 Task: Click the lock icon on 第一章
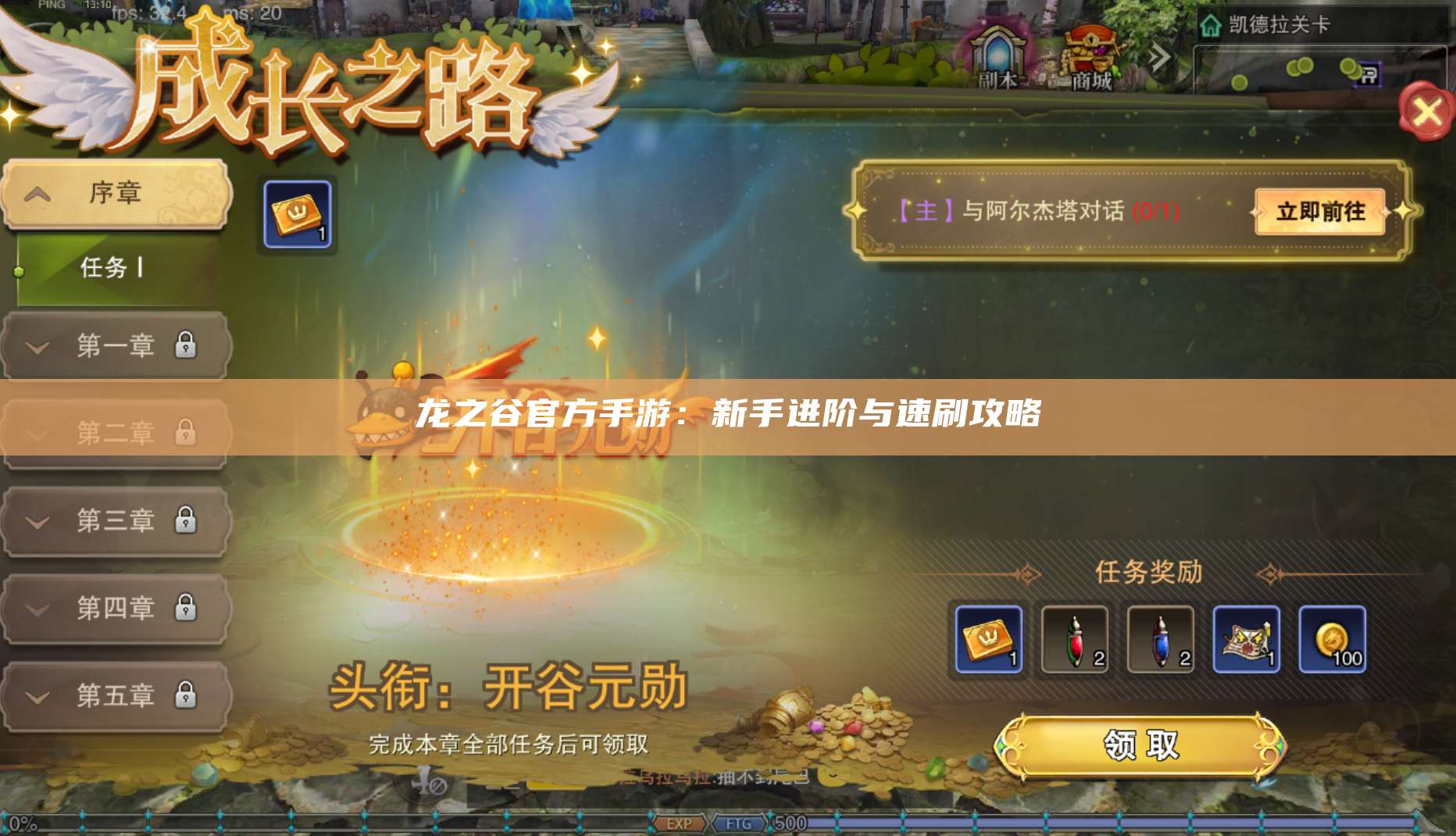(x=185, y=345)
